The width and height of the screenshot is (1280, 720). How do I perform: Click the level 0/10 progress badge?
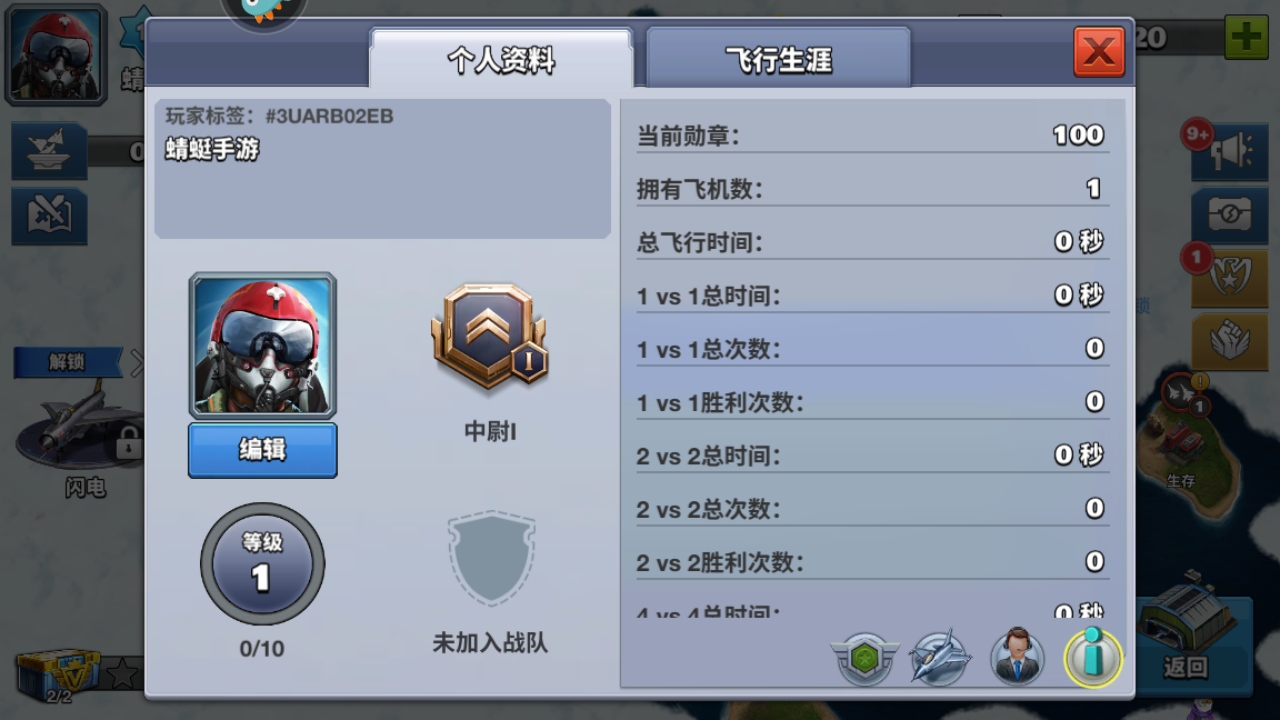click(262, 565)
